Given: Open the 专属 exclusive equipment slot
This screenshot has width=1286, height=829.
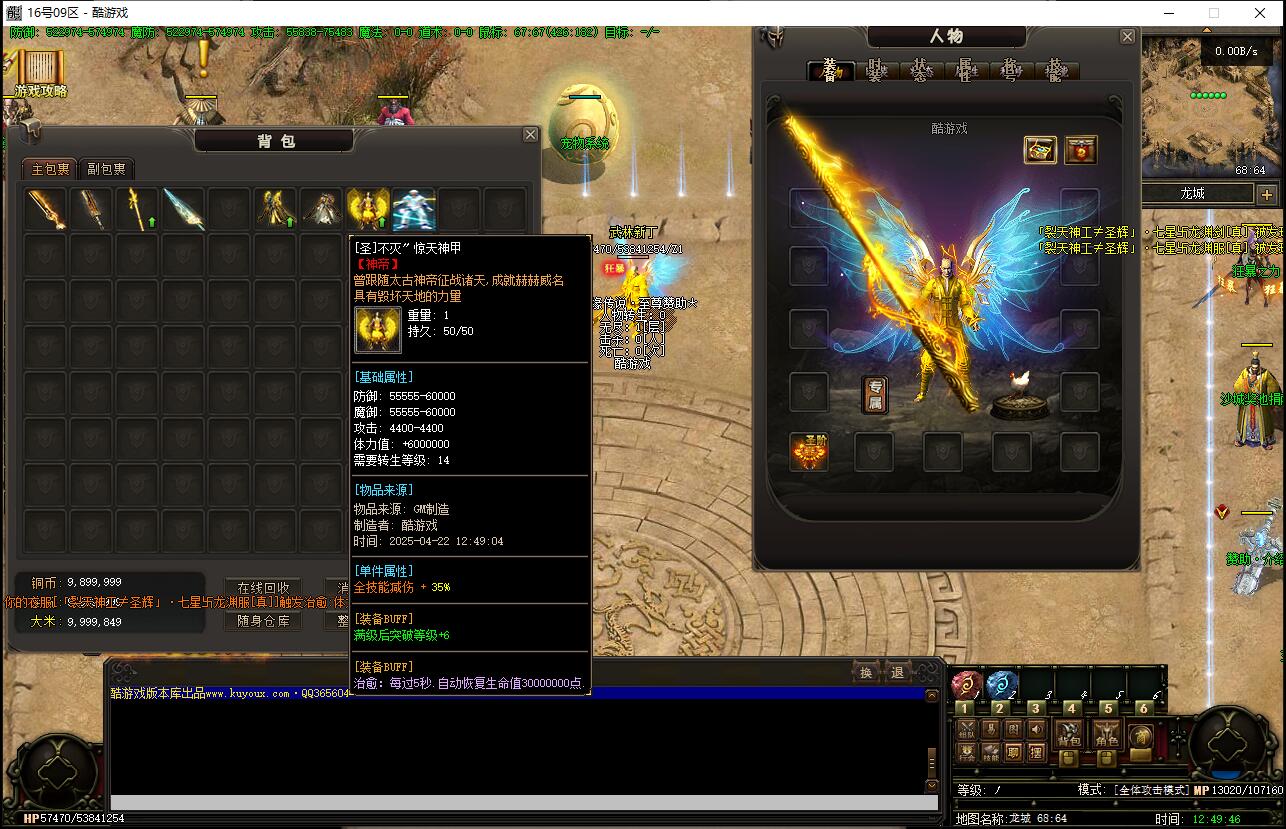Looking at the screenshot, I should pos(875,395).
